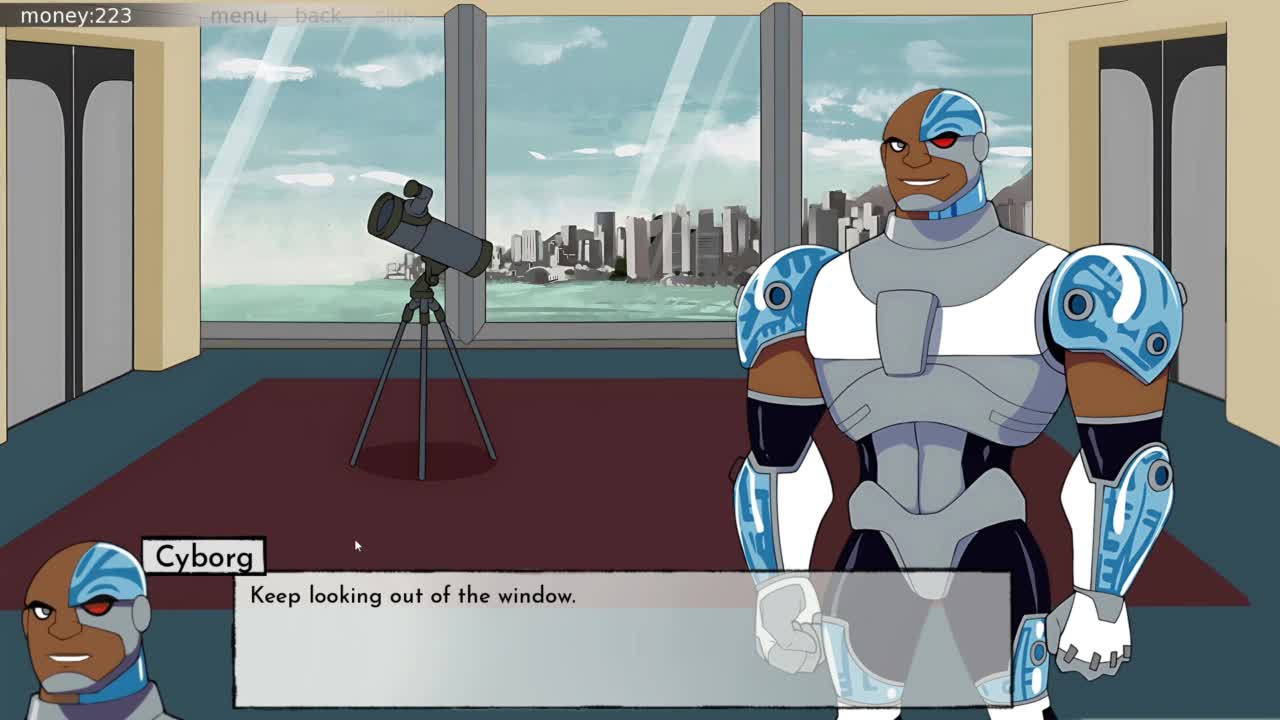Skip ahead using the skip button
The width and height of the screenshot is (1280, 720).
point(394,16)
